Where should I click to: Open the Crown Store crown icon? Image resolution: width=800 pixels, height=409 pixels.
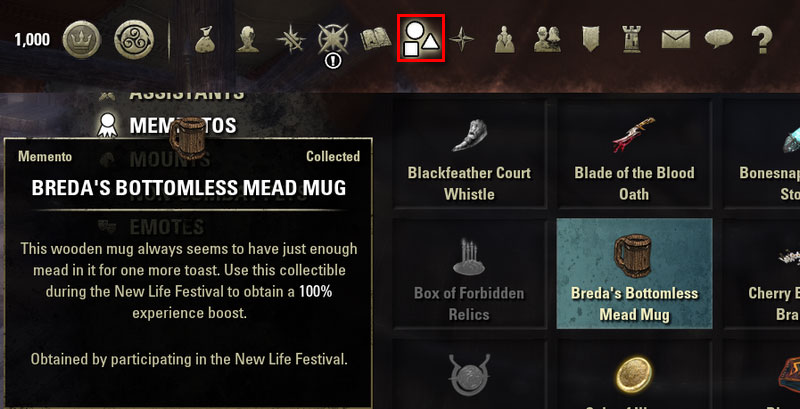[82, 40]
